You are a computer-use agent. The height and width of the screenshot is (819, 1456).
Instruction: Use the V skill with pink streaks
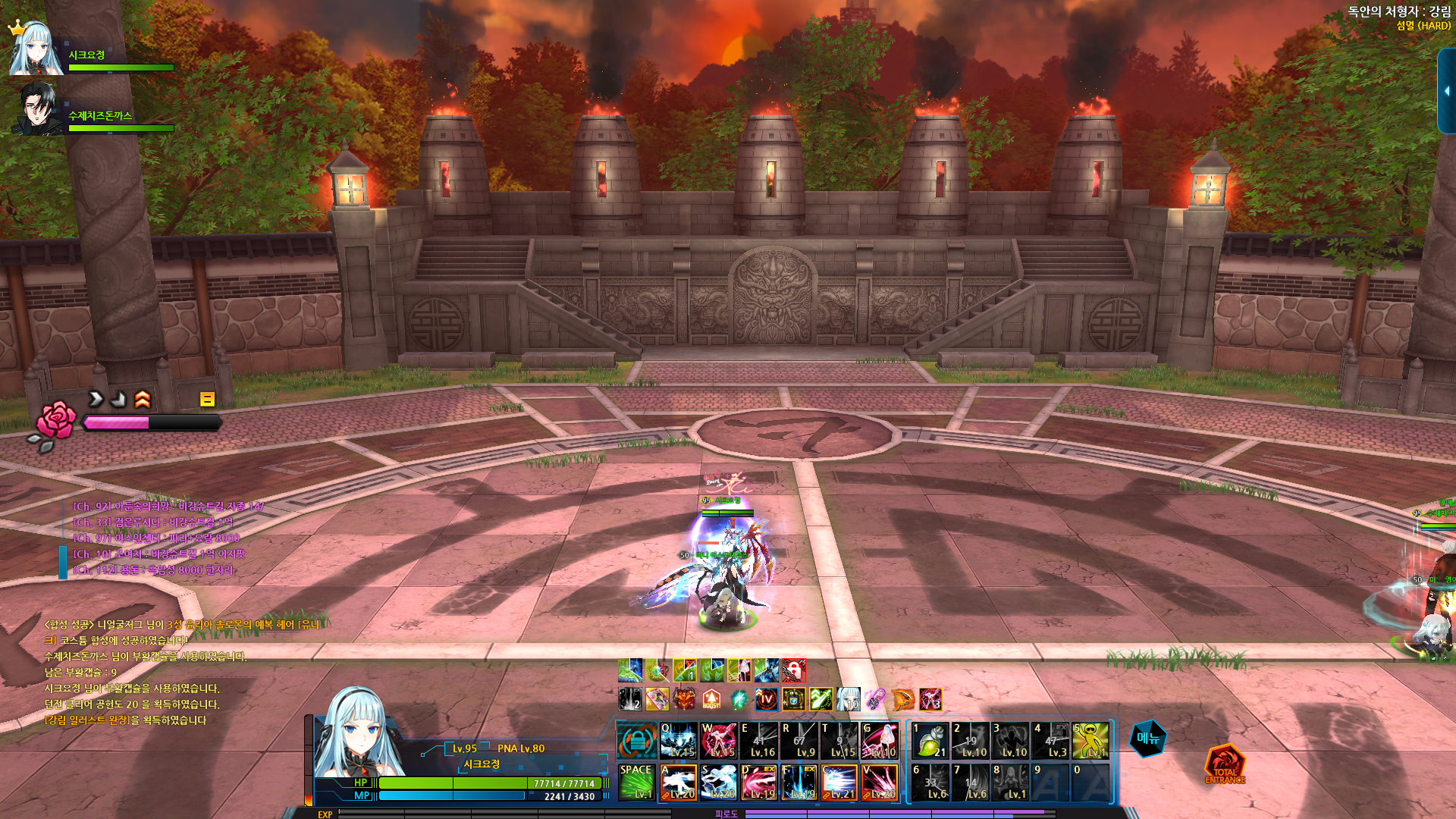[x=880, y=782]
